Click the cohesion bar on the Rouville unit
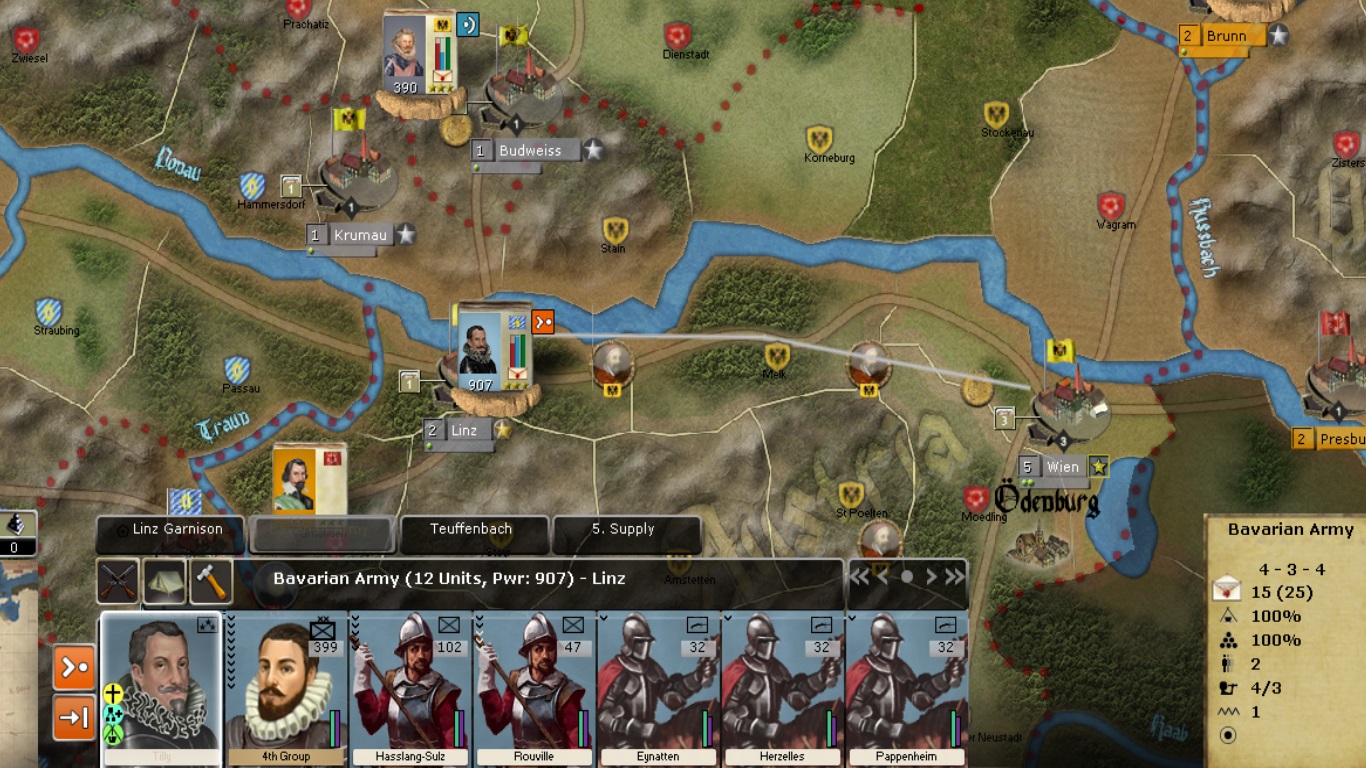 (x=585, y=727)
